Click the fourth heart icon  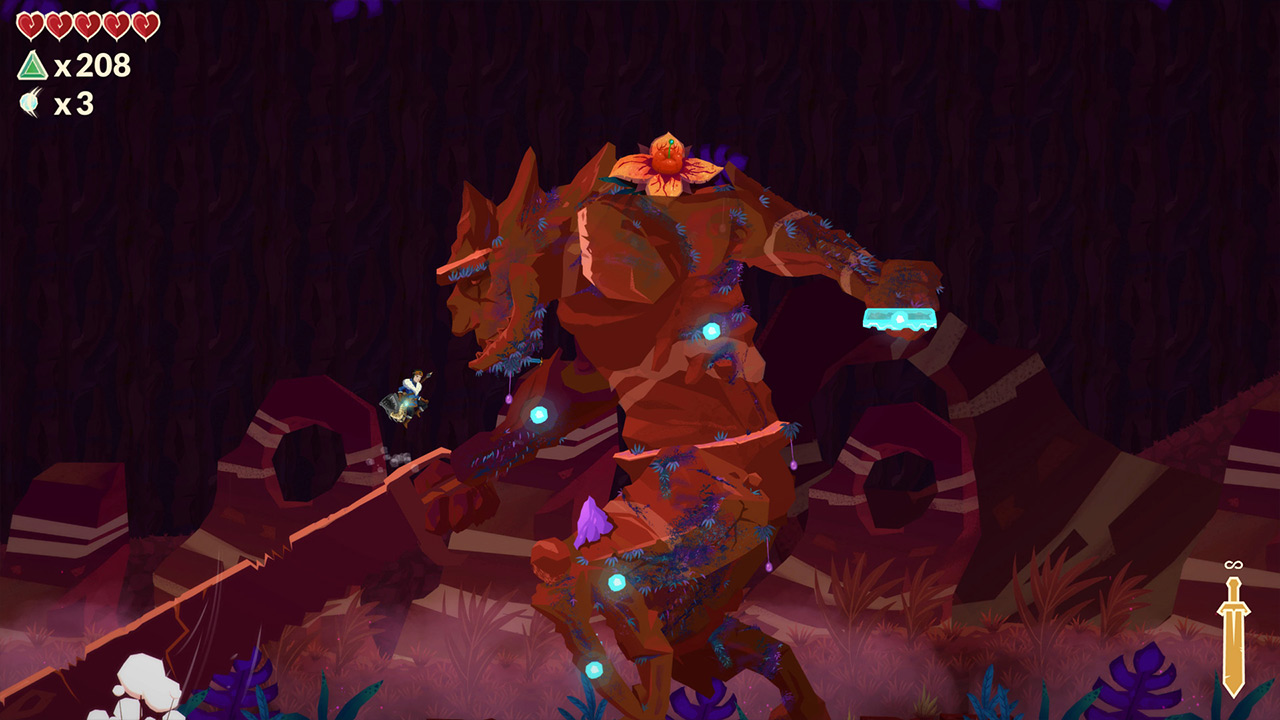[x=116, y=26]
